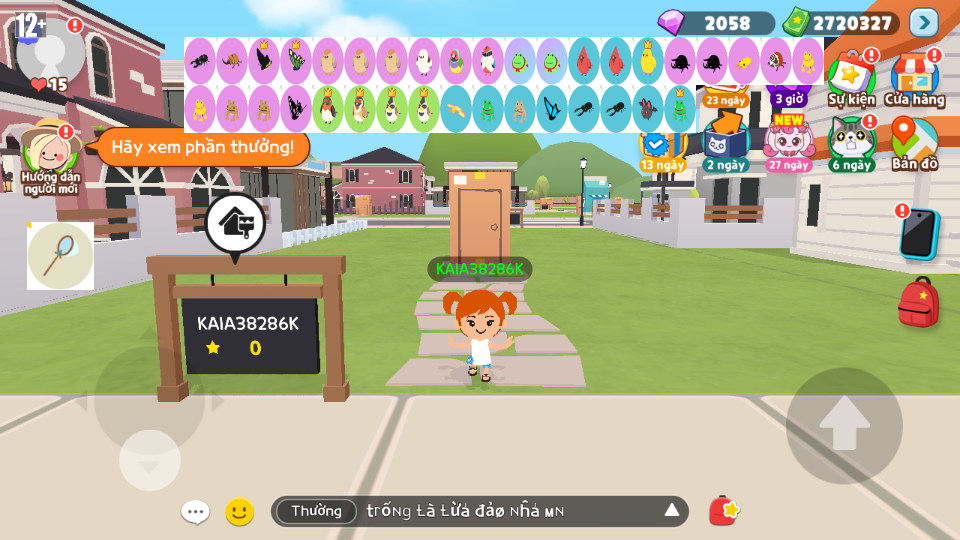Open the smartphone icon
Viewport: 960px width, 540px height.
918,234
